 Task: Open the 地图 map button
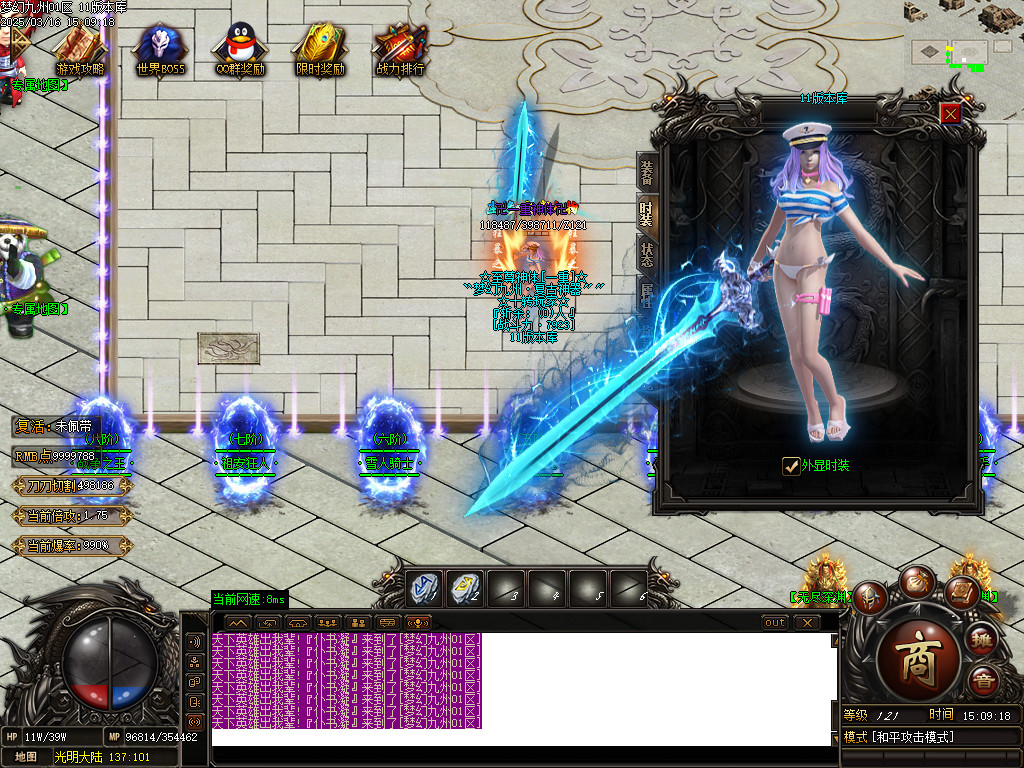pos(25,757)
